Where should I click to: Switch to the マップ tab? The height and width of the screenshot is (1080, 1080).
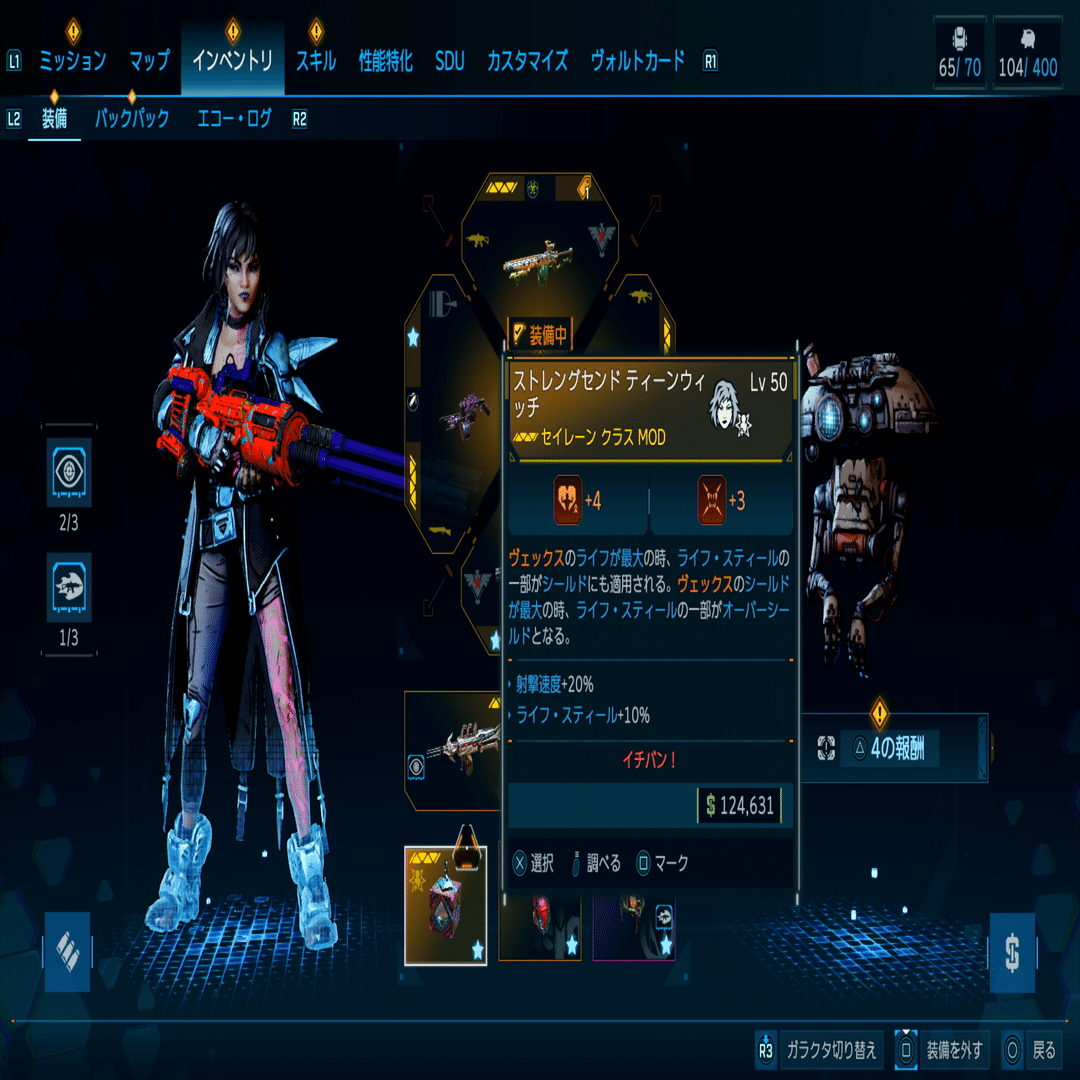149,62
